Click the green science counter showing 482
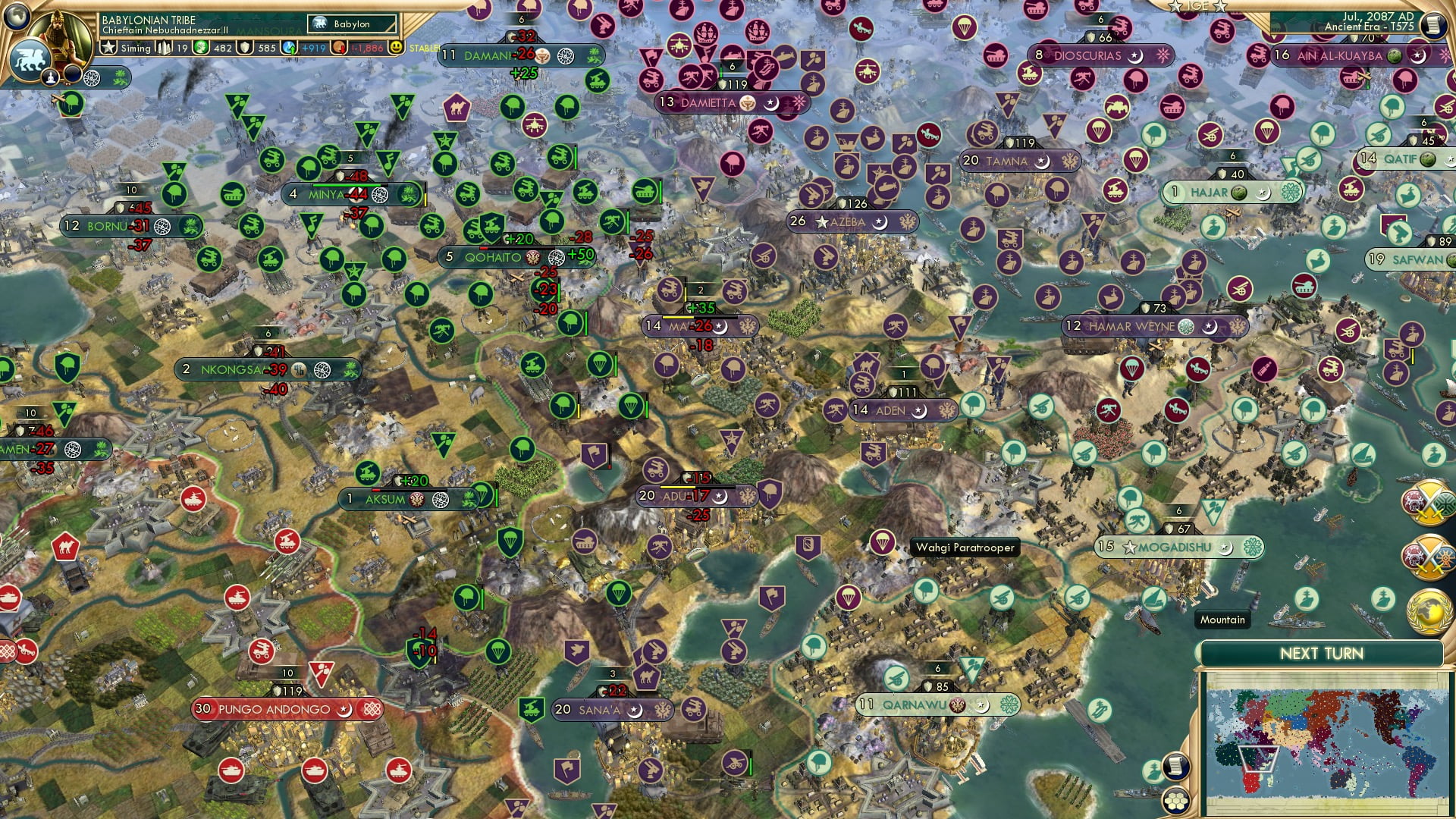Screen dimensions: 1456x819 tap(222, 48)
